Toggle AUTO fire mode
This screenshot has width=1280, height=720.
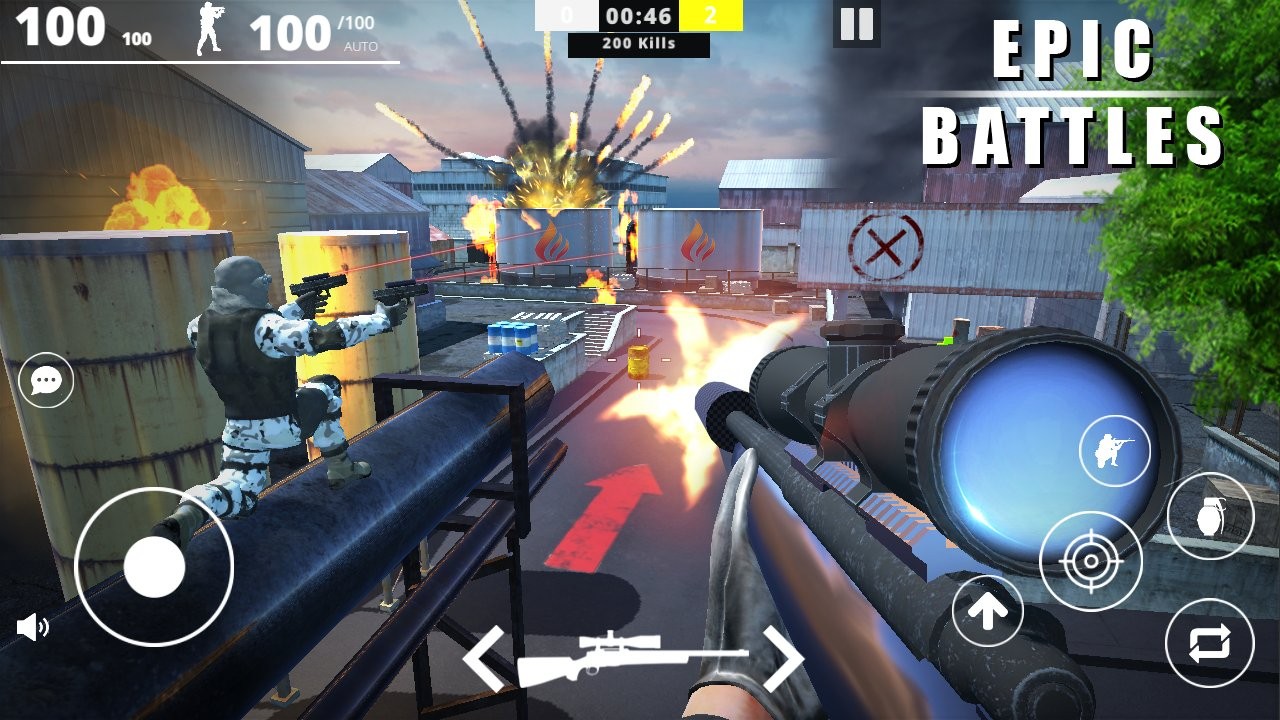pos(362,45)
